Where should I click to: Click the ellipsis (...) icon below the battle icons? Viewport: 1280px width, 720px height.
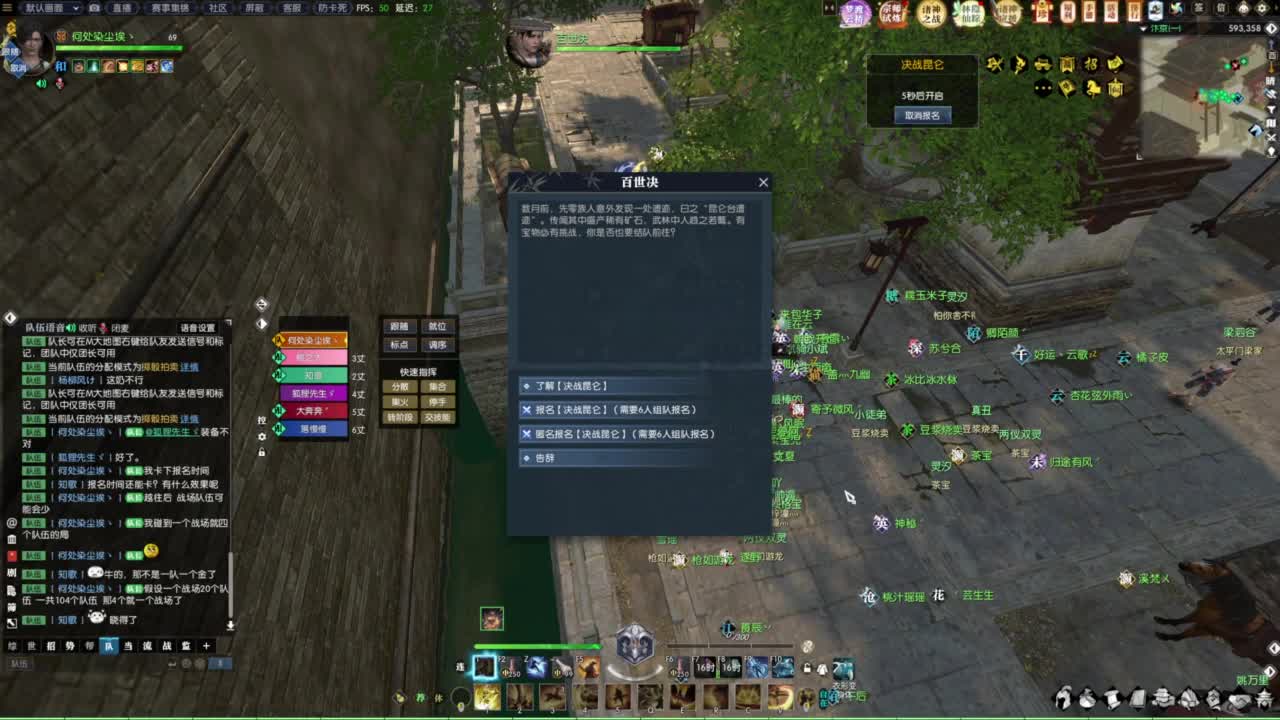point(1043,88)
